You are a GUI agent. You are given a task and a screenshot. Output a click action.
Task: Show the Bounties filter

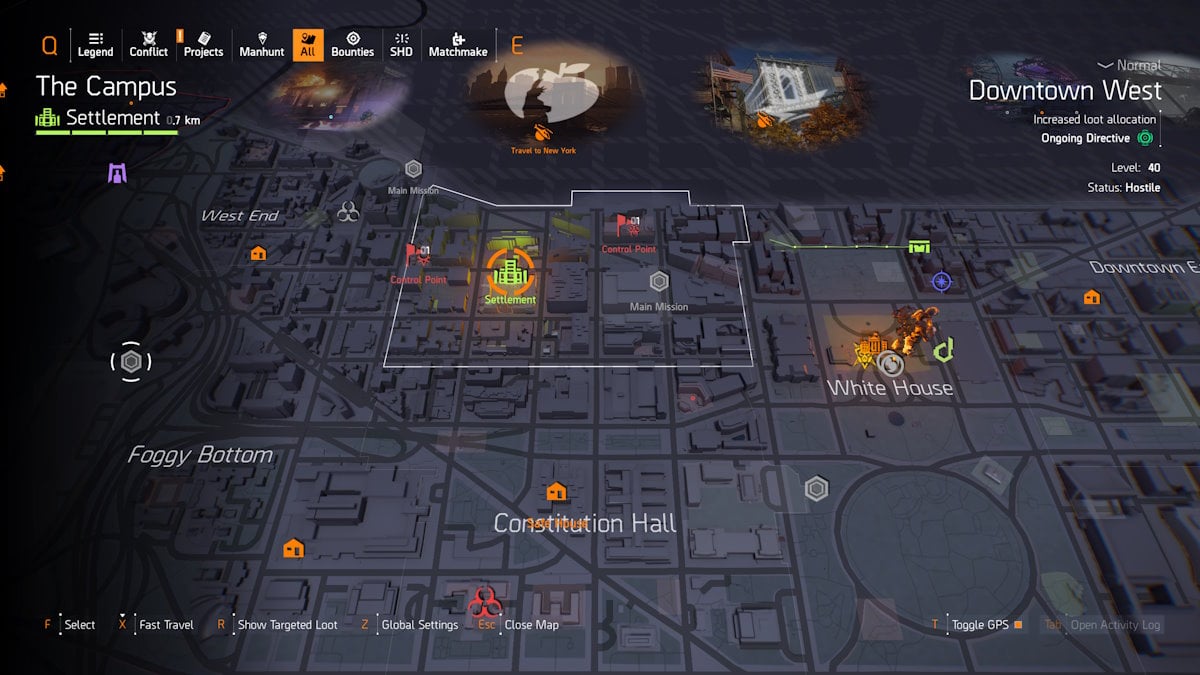(x=352, y=44)
